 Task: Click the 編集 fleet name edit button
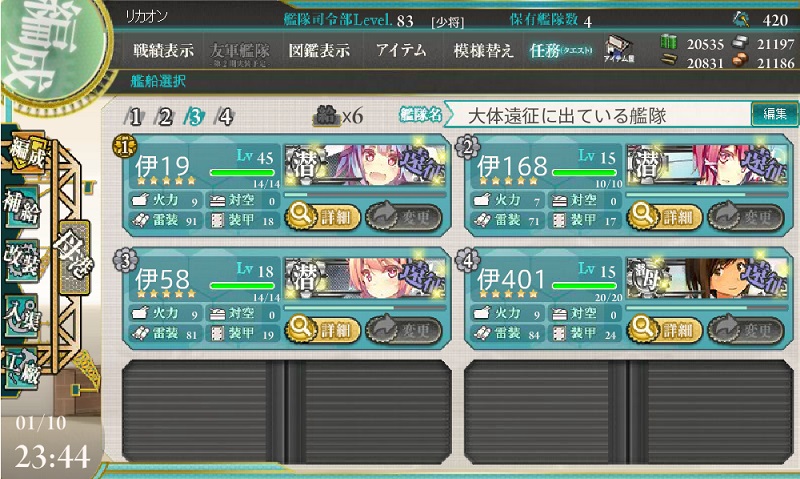(774, 114)
